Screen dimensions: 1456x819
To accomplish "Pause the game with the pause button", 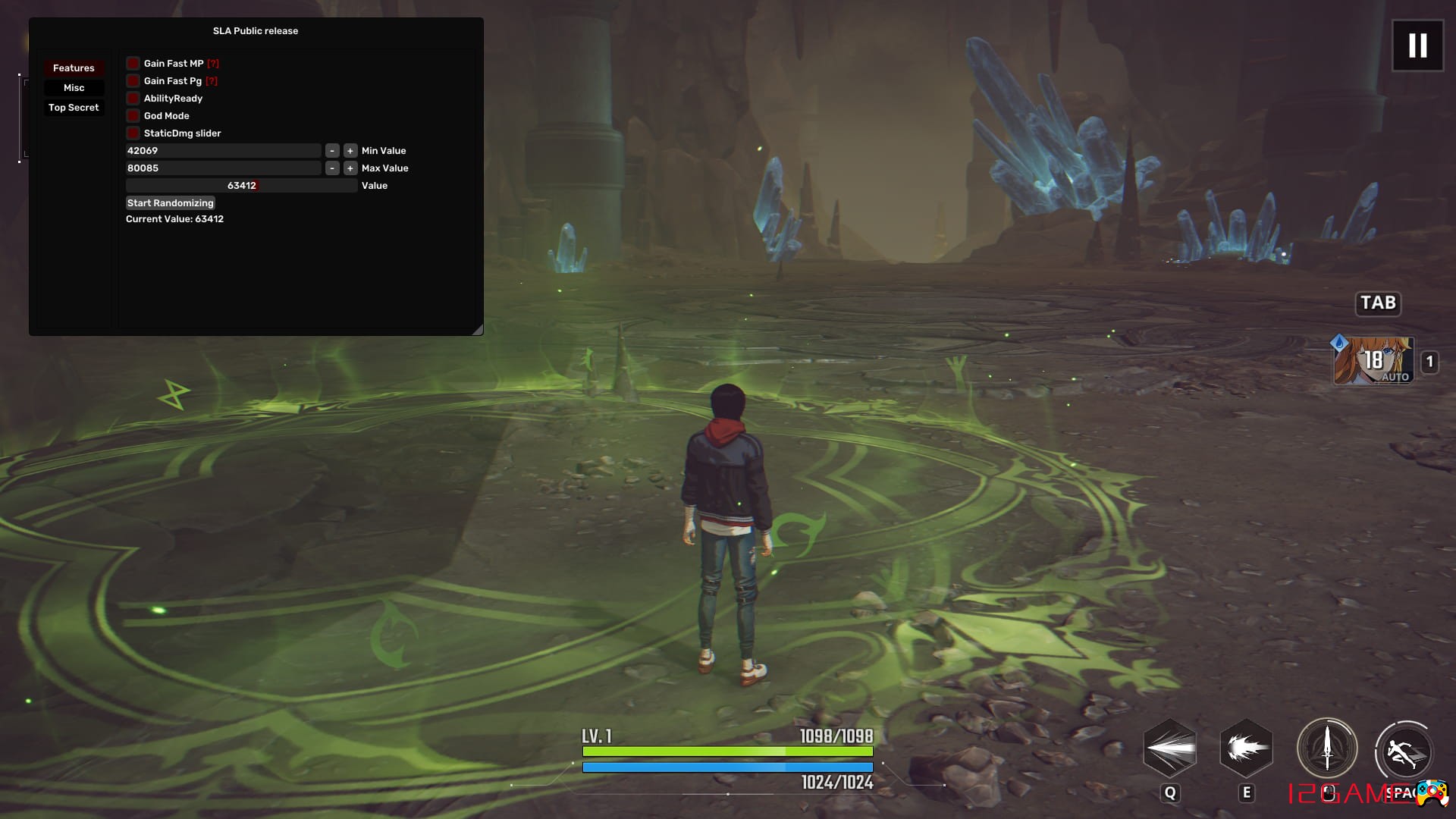I will click(1417, 45).
